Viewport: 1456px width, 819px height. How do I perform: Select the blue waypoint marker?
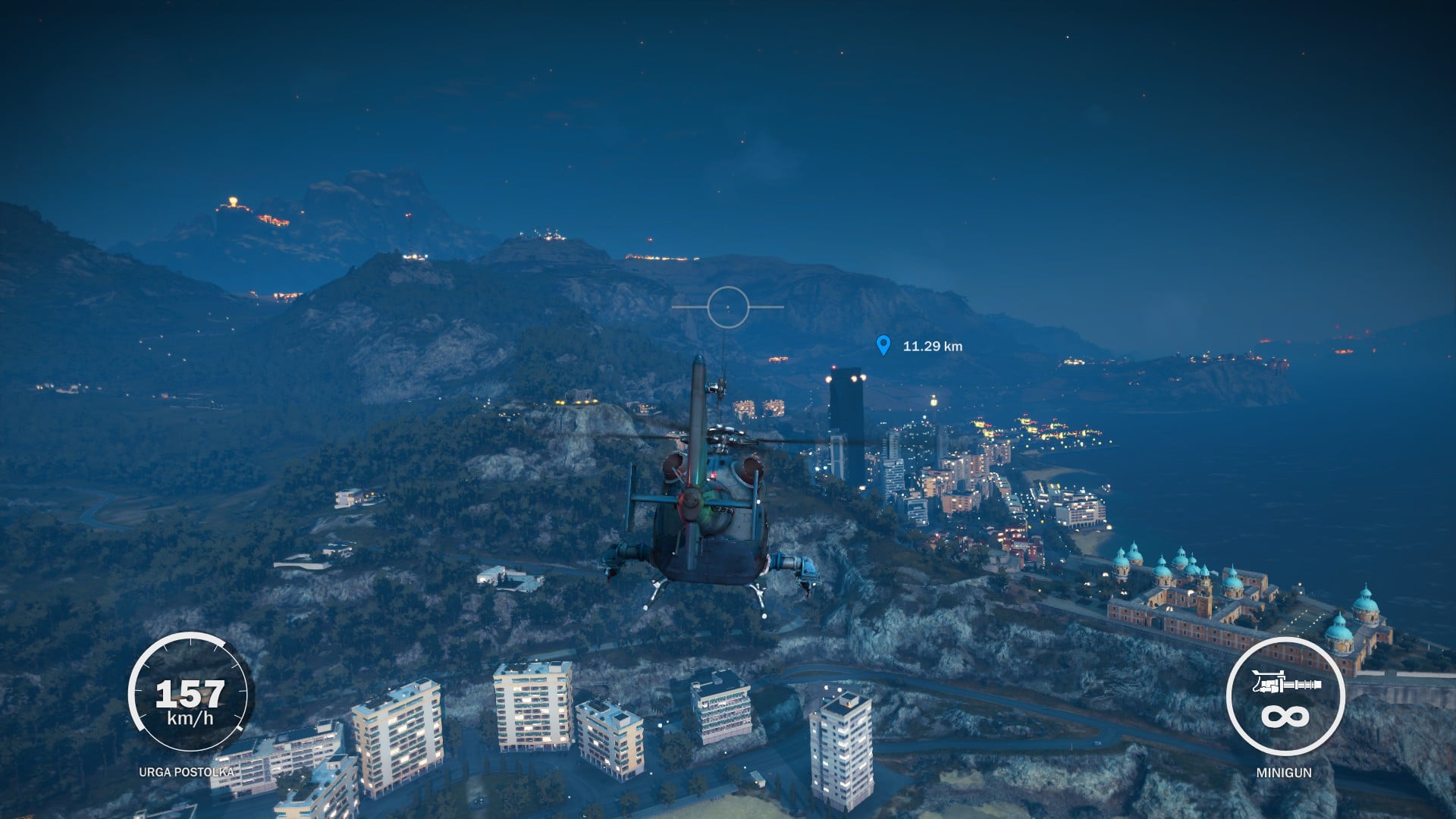[883, 345]
